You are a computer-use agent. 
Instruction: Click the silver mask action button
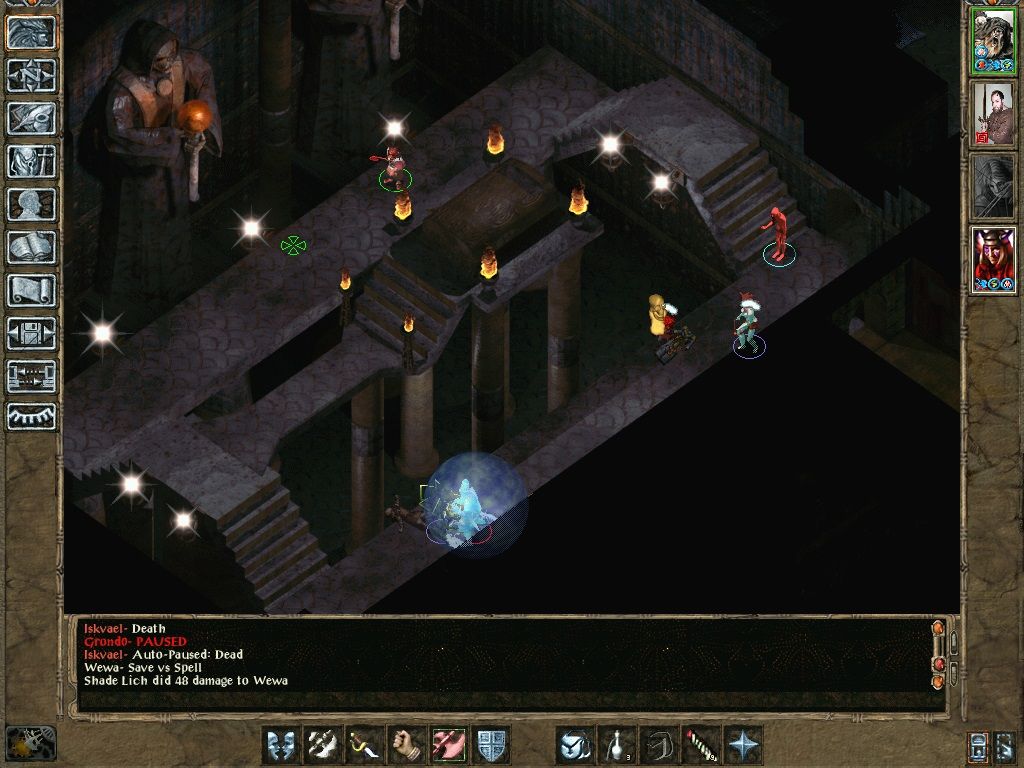[281, 745]
